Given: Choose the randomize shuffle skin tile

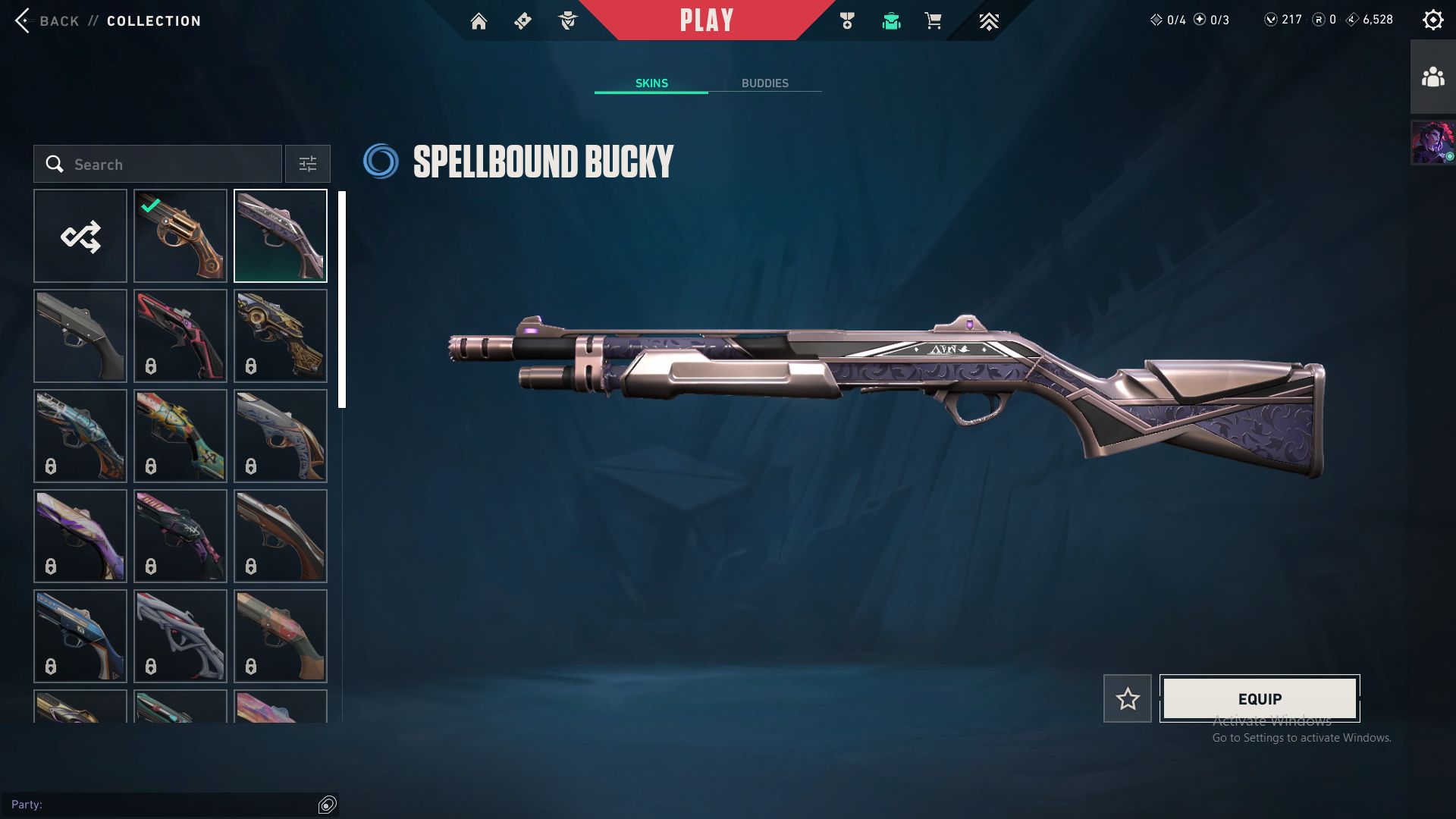Looking at the screenshot, I should [80, 236].
